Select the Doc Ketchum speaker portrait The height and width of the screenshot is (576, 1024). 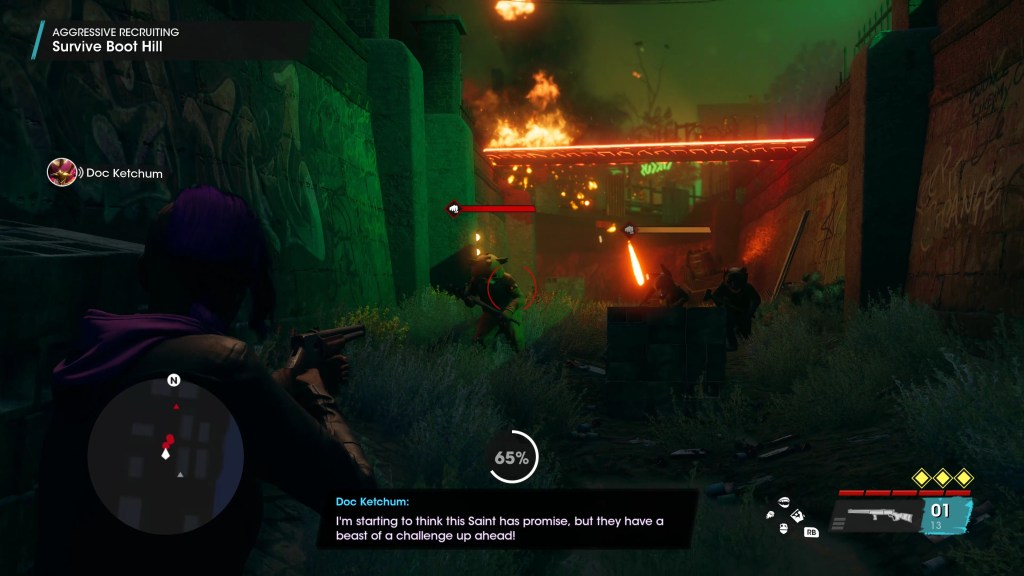coord(62,172)
